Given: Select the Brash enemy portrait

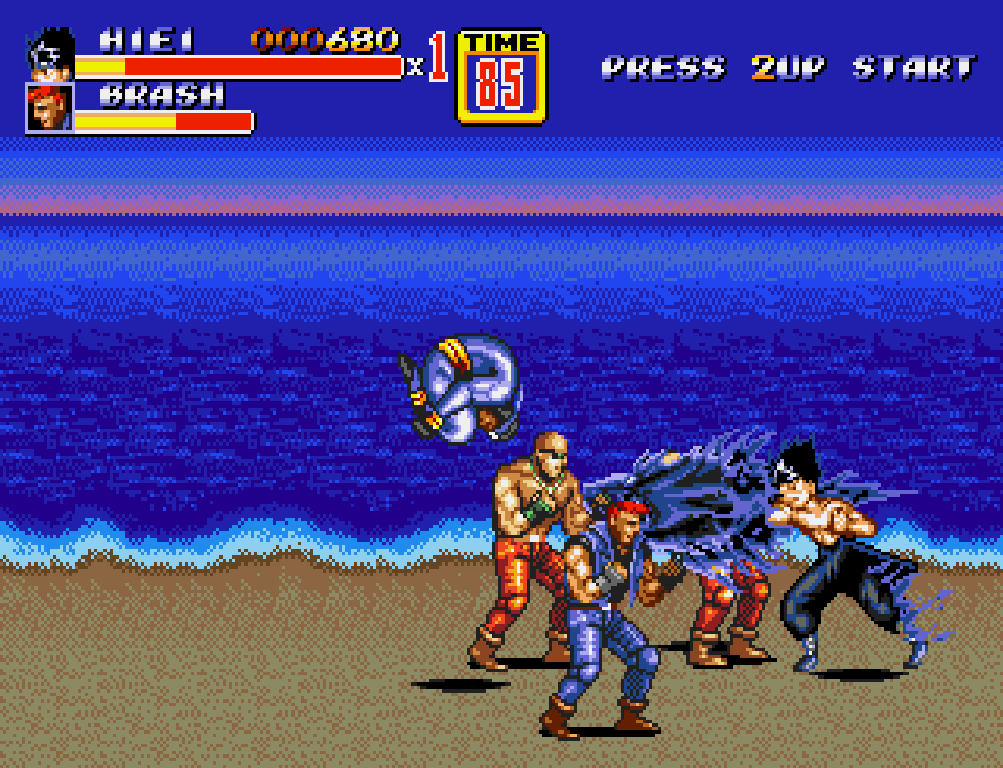Looking at the screenshot, I should click(x=49, y=107).
